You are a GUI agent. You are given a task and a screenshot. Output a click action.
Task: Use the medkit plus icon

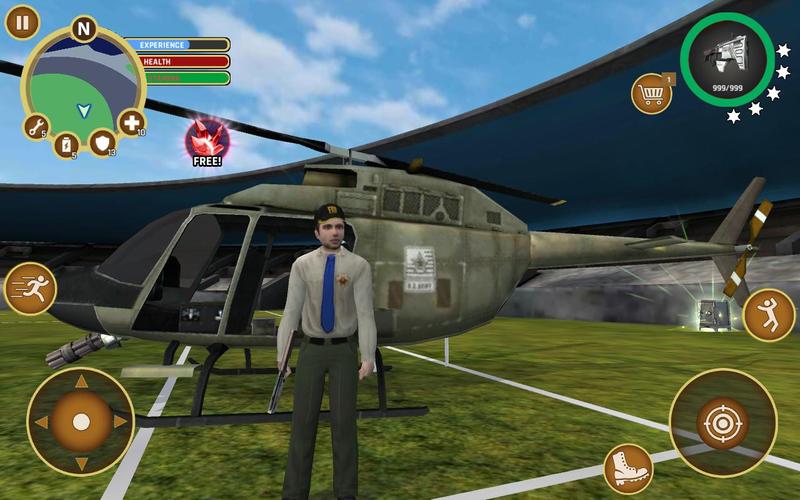(131, 123)
